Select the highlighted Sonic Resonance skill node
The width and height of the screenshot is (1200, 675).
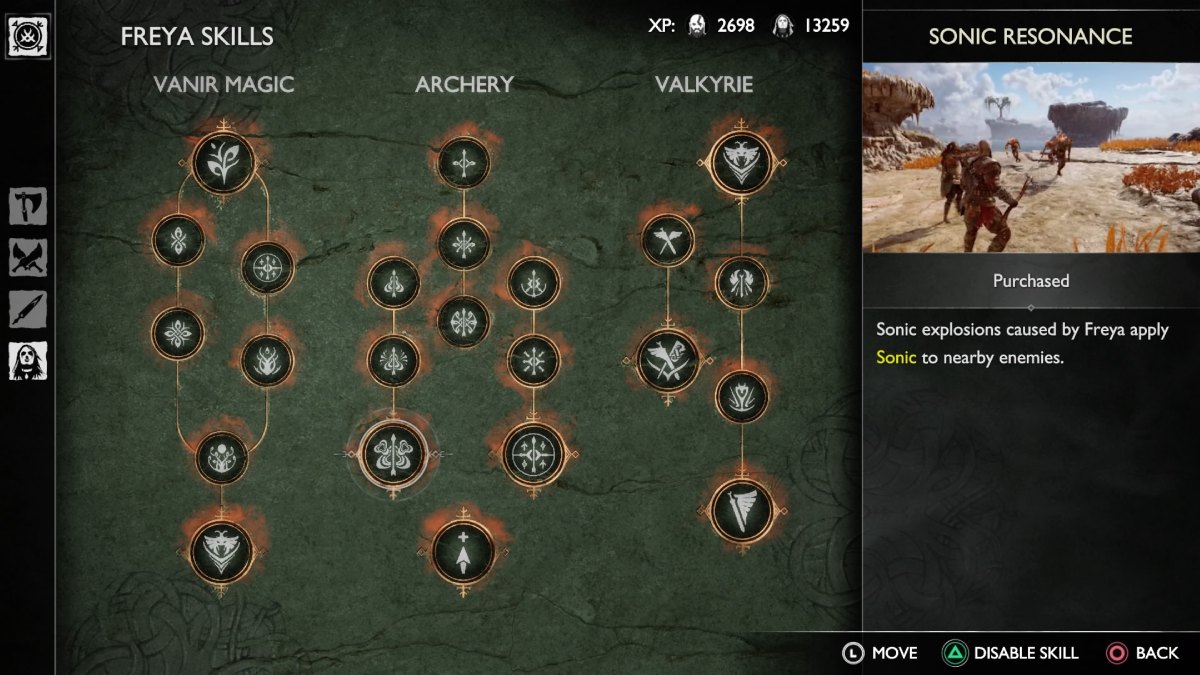pyautogui.click(x=393, y=453)
